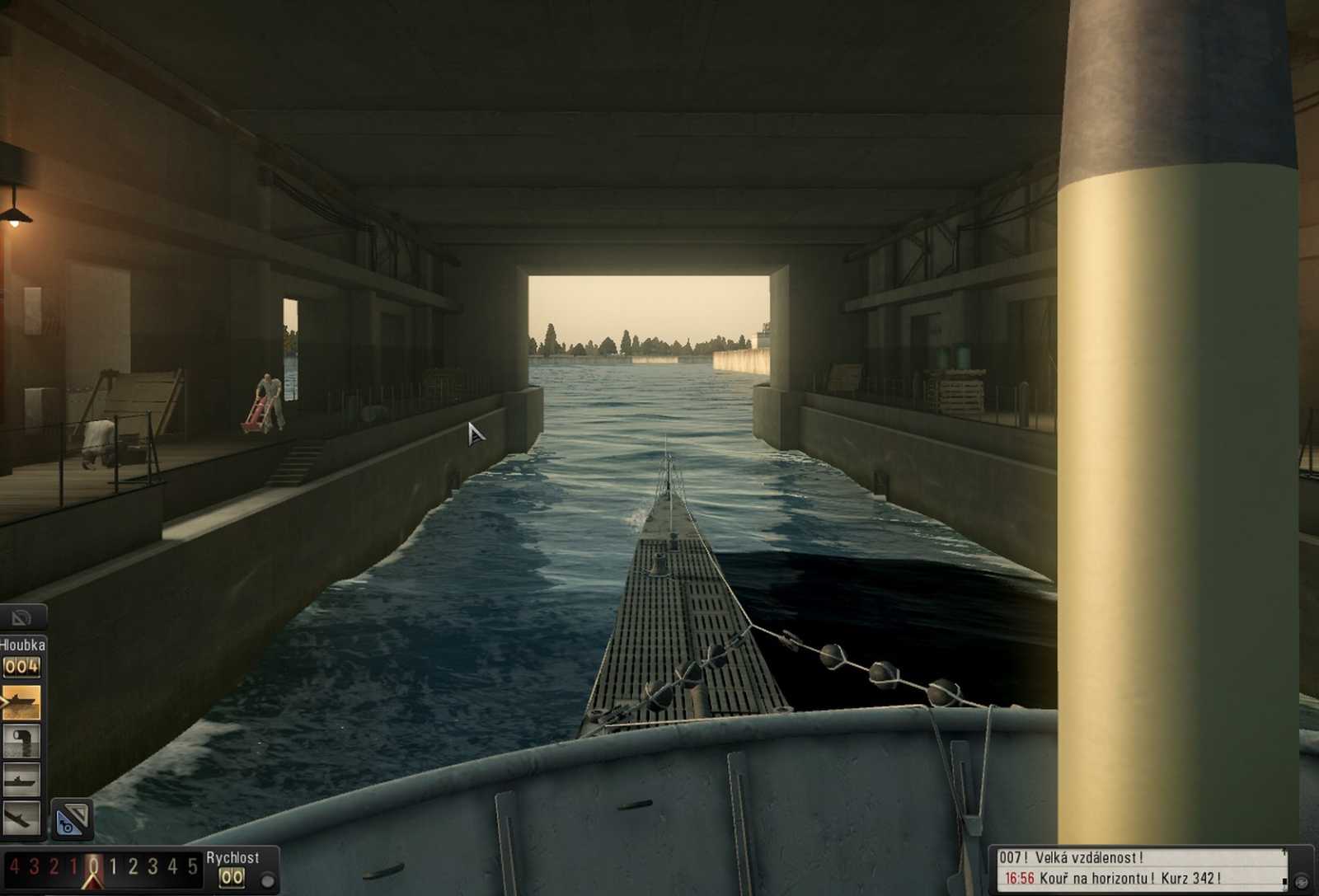Click ahead speed 3 on the telegraph

point(155,864)
